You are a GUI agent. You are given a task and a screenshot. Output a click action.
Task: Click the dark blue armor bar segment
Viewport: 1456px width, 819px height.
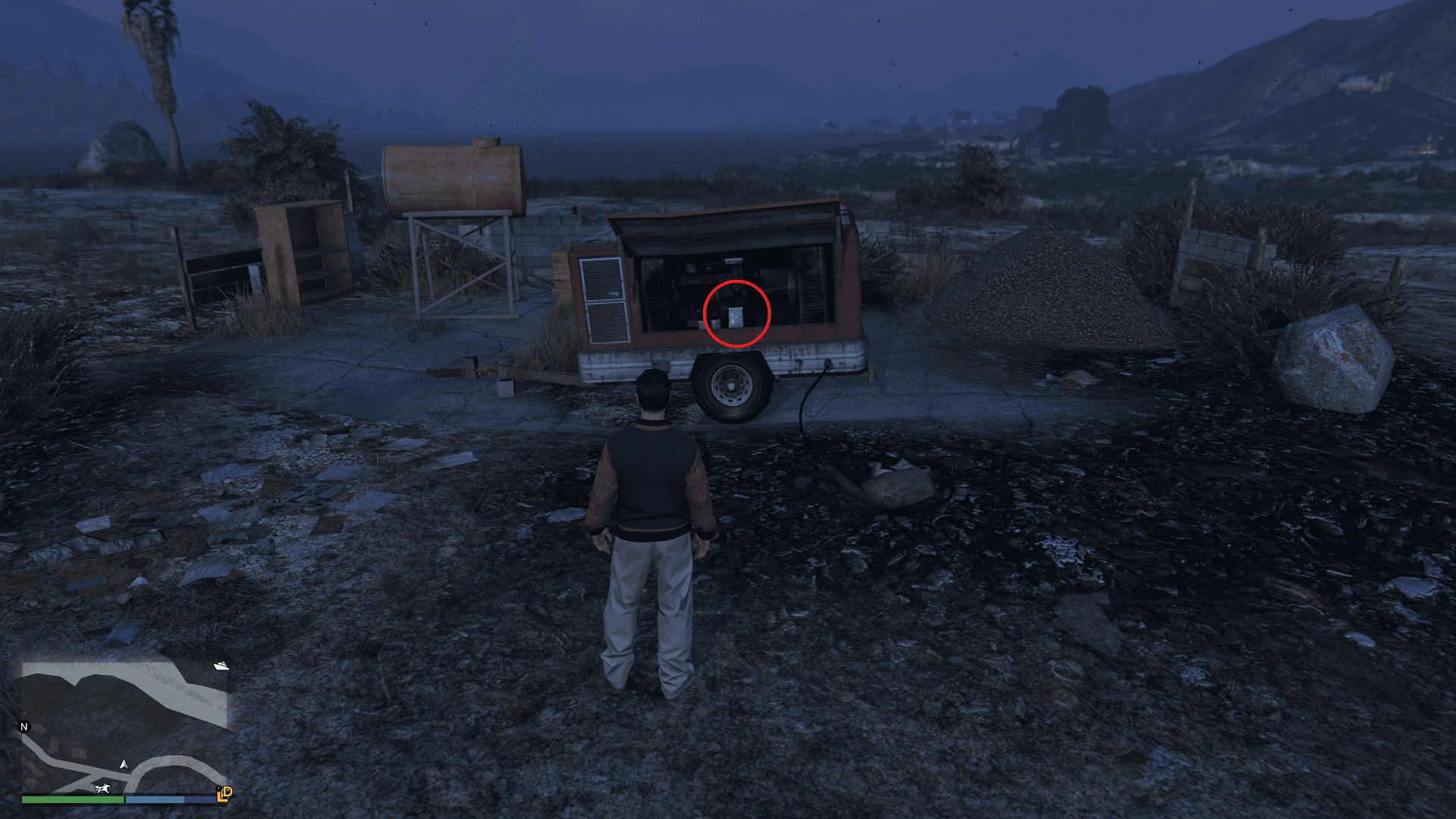(199, 799)
